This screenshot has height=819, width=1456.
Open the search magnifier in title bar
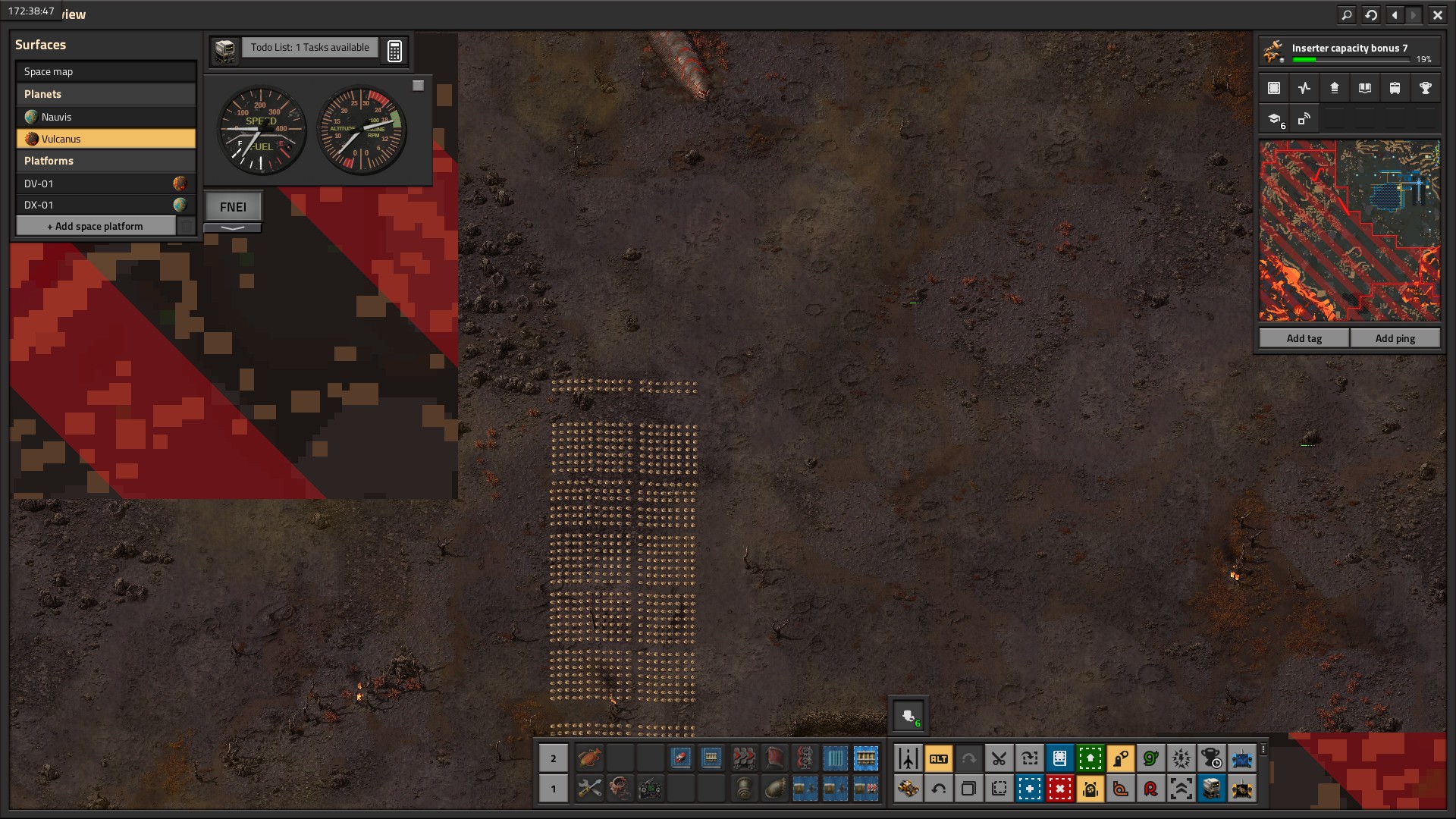point(1346,14)
